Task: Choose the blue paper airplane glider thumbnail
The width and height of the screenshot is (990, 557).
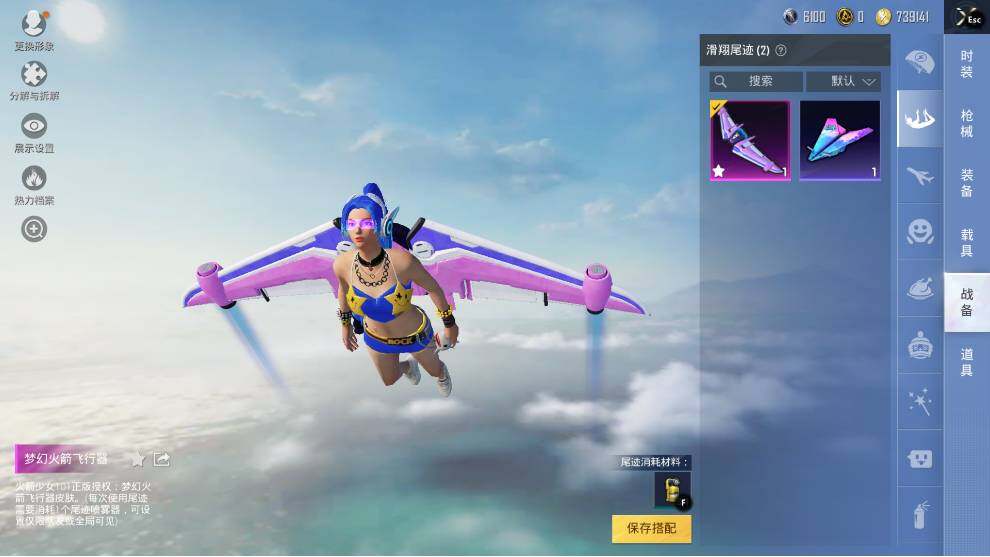Action: [840, 140]
